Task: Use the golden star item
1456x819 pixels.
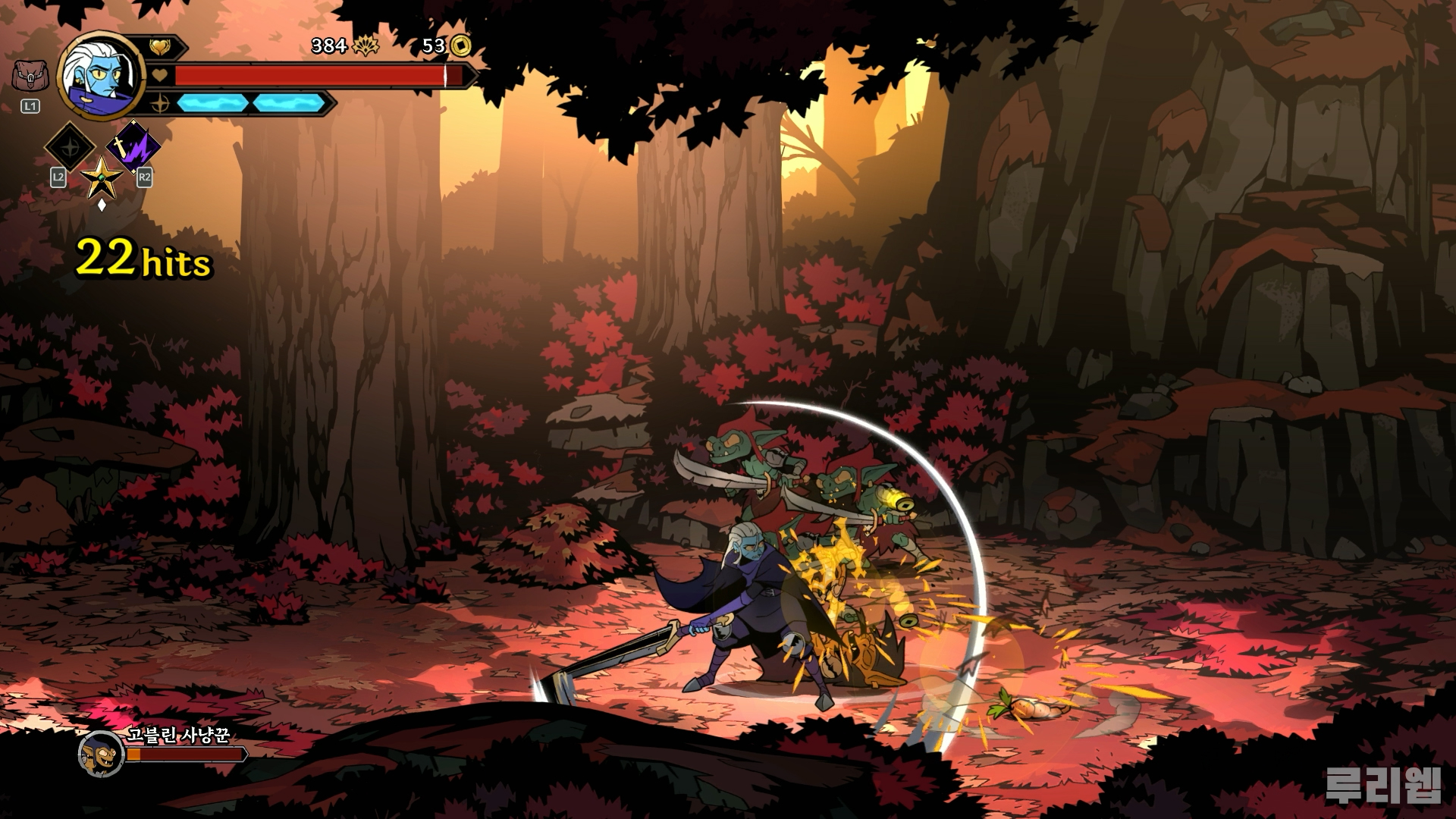Action: [101, 179]
